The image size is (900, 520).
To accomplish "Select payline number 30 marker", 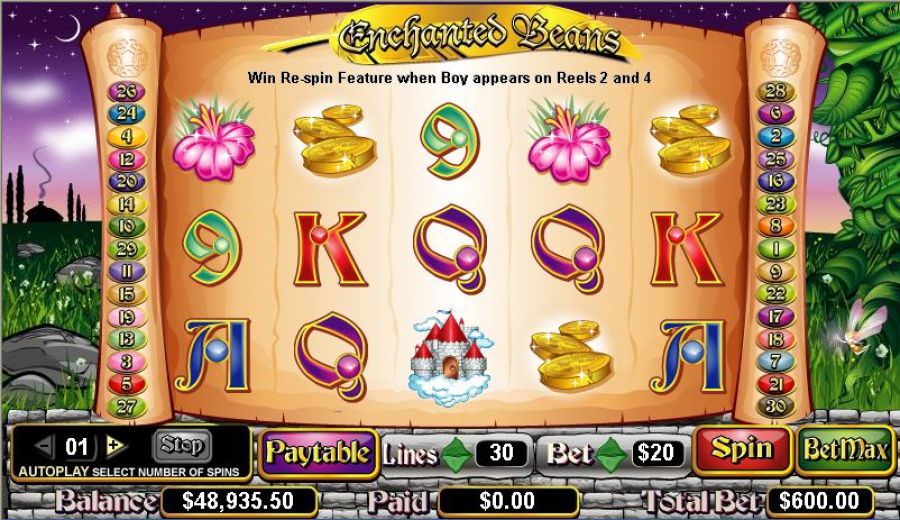I will click(773, 405).
